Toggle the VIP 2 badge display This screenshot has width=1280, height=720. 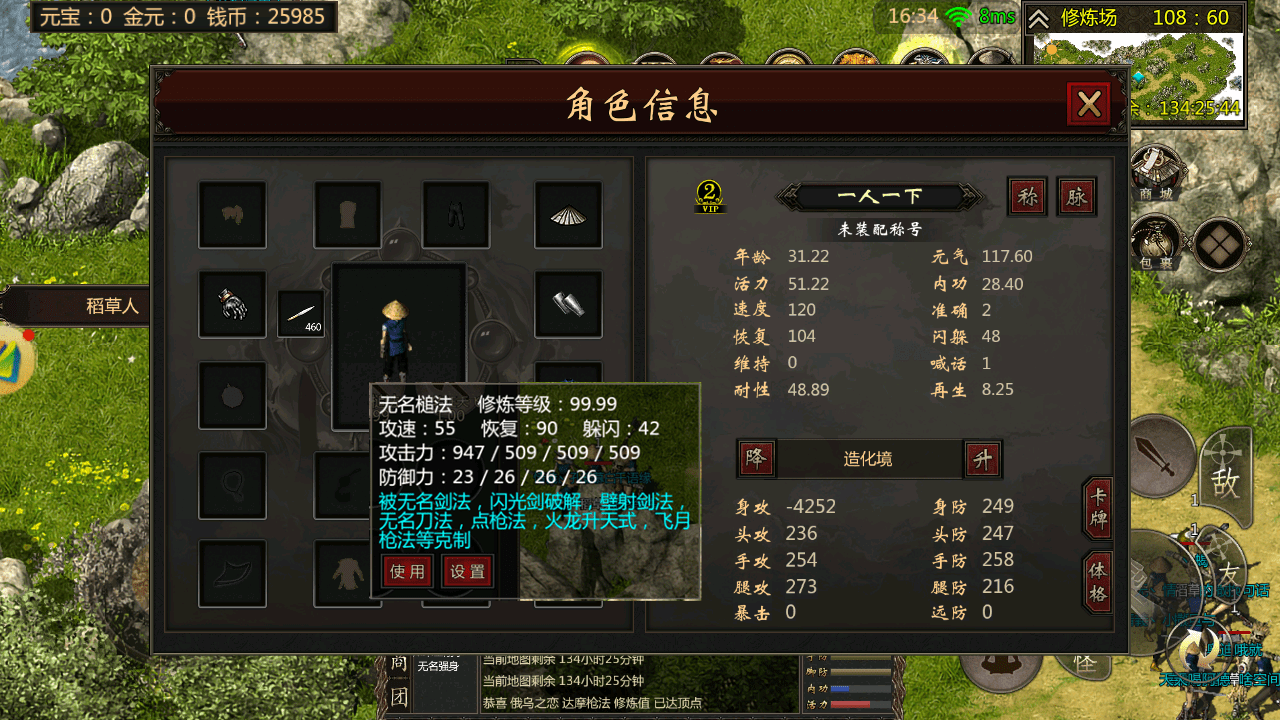[711, 197]
